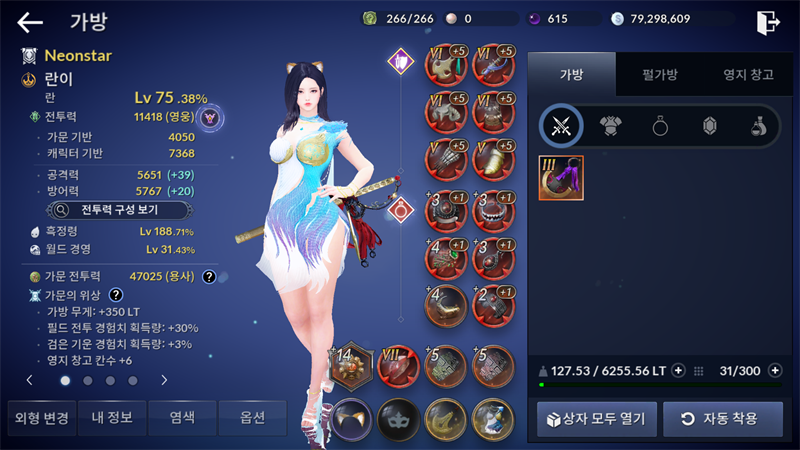This screenshot has width=800, height=450.
Task: Open the 염색 dye menu
Action: pyautogui.click(x=184, y=417)
